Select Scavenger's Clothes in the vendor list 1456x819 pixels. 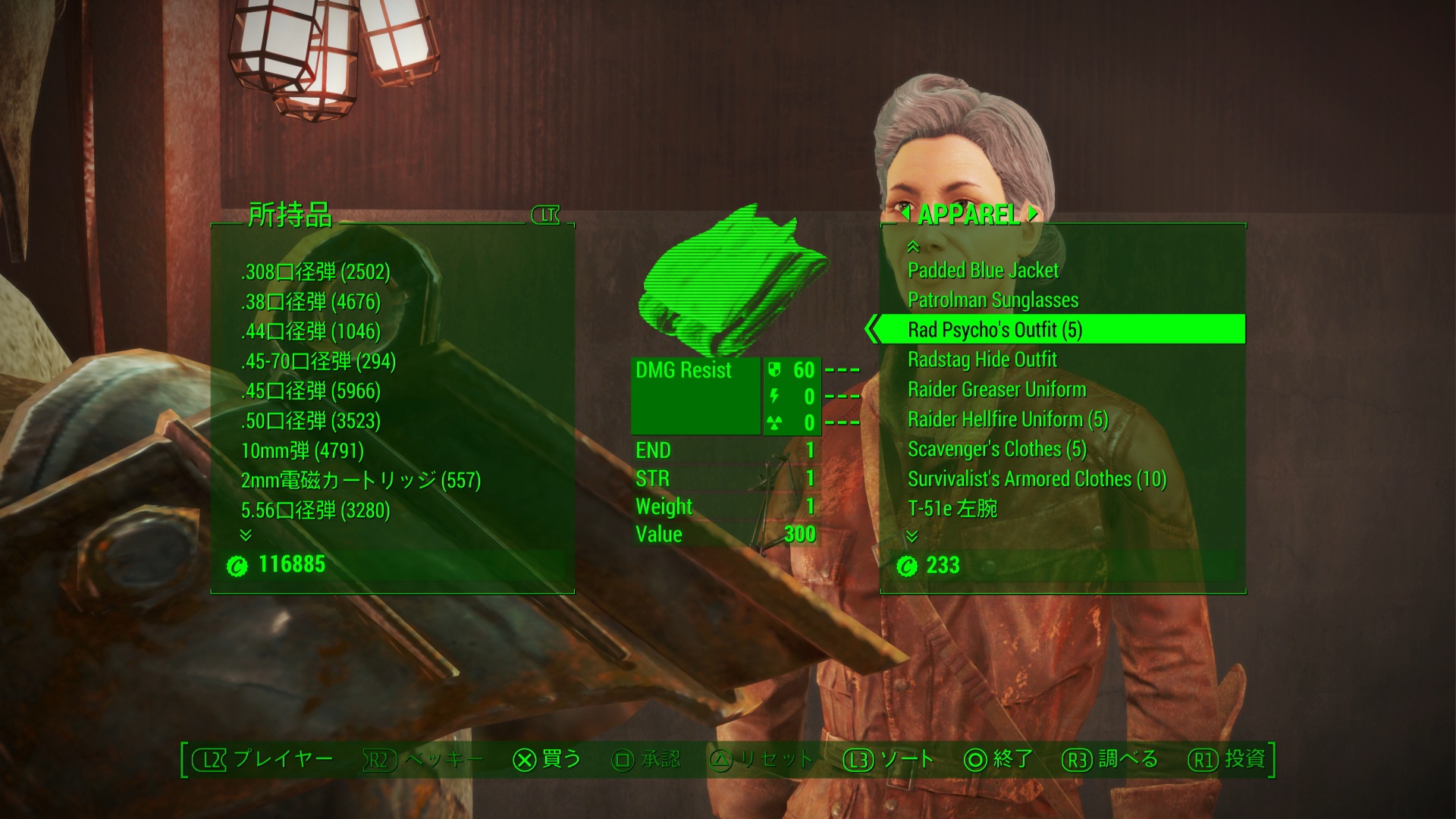(x=997, y=449)
